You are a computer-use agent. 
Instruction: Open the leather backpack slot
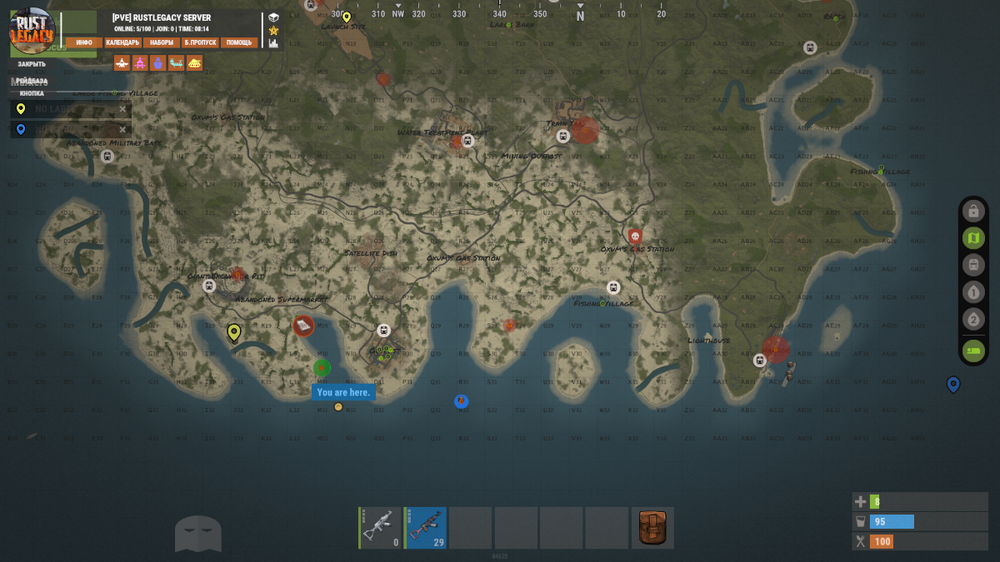tap(652, 527)
